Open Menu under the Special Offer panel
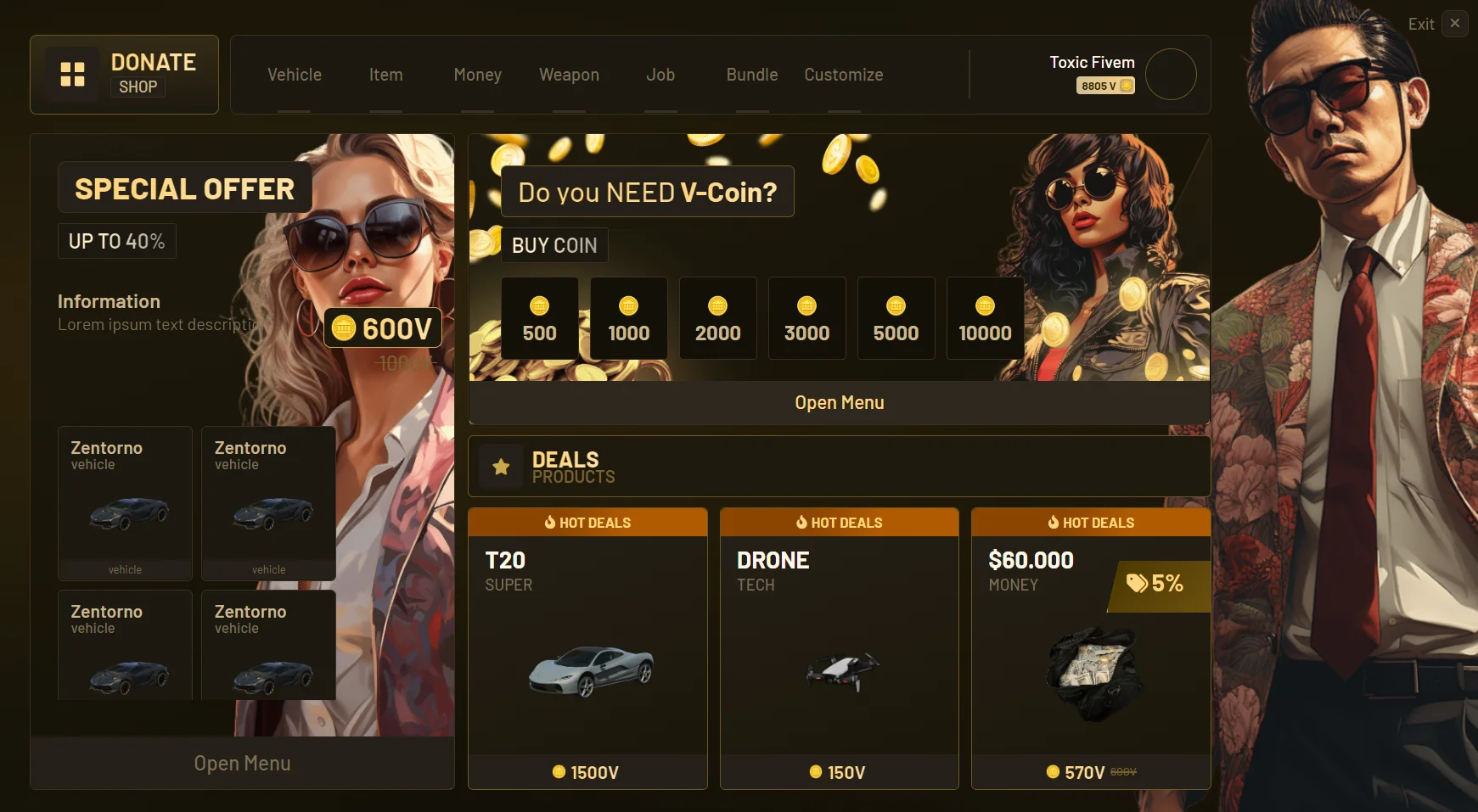1478x812 pixels. coord(242,764)
